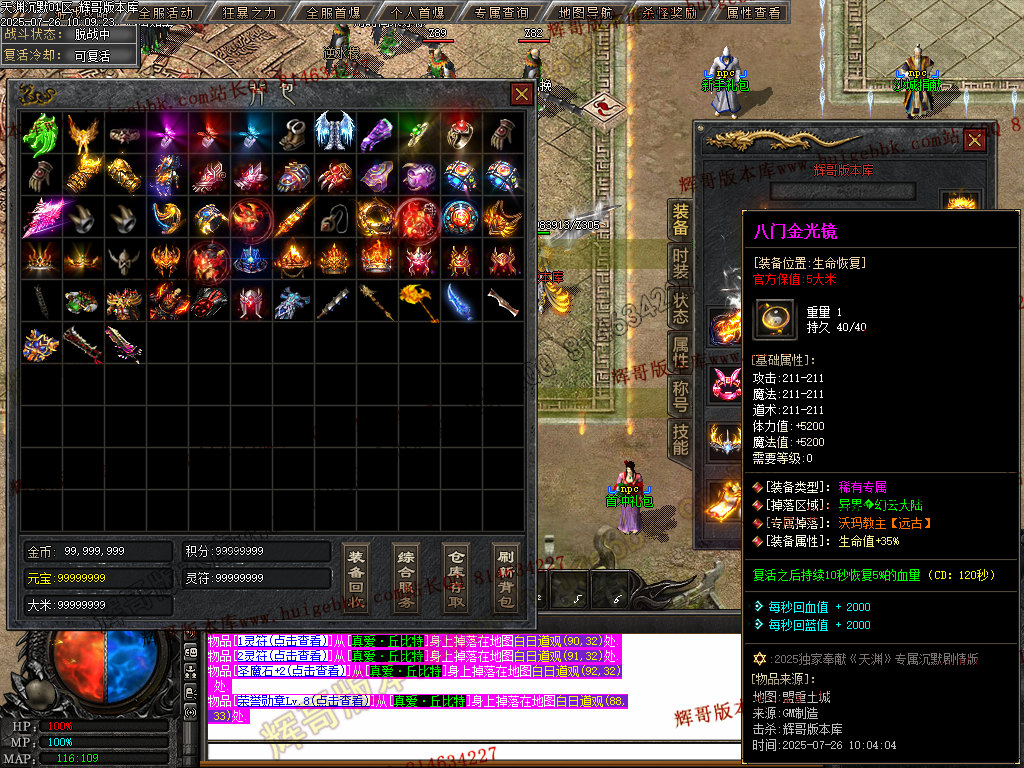Open the 全服活动 menu
The width and height of the screenshot is (1024, 768).
point(165,13)
